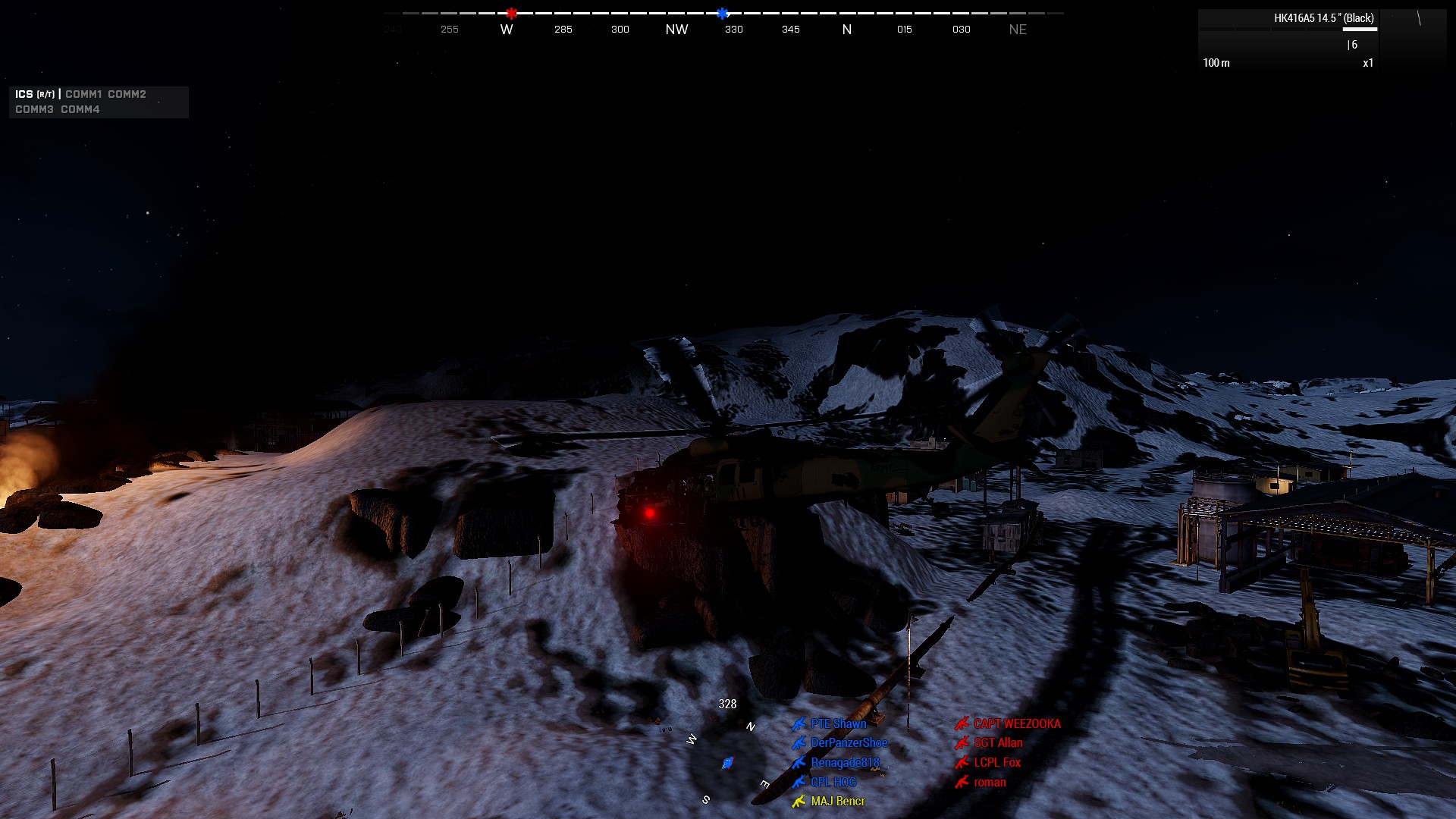Click the HK416A5 weapon name panel
The height and width of the screenshot is (819, 1456).
pos(1323,18)
